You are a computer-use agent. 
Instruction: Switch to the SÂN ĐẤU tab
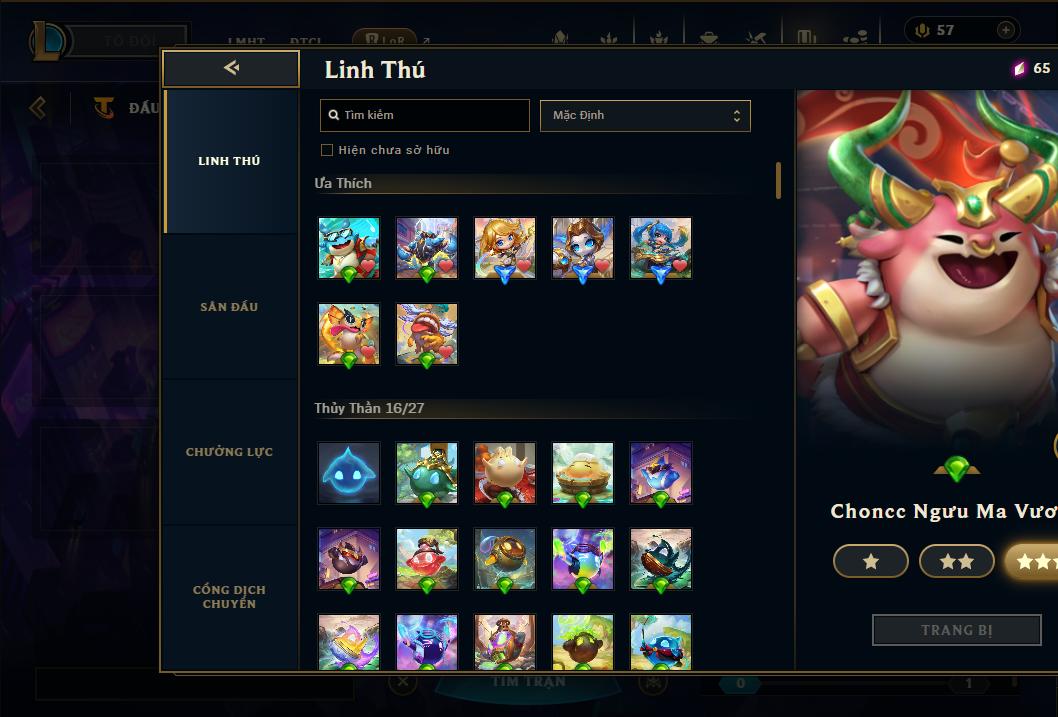pos(229,307)
